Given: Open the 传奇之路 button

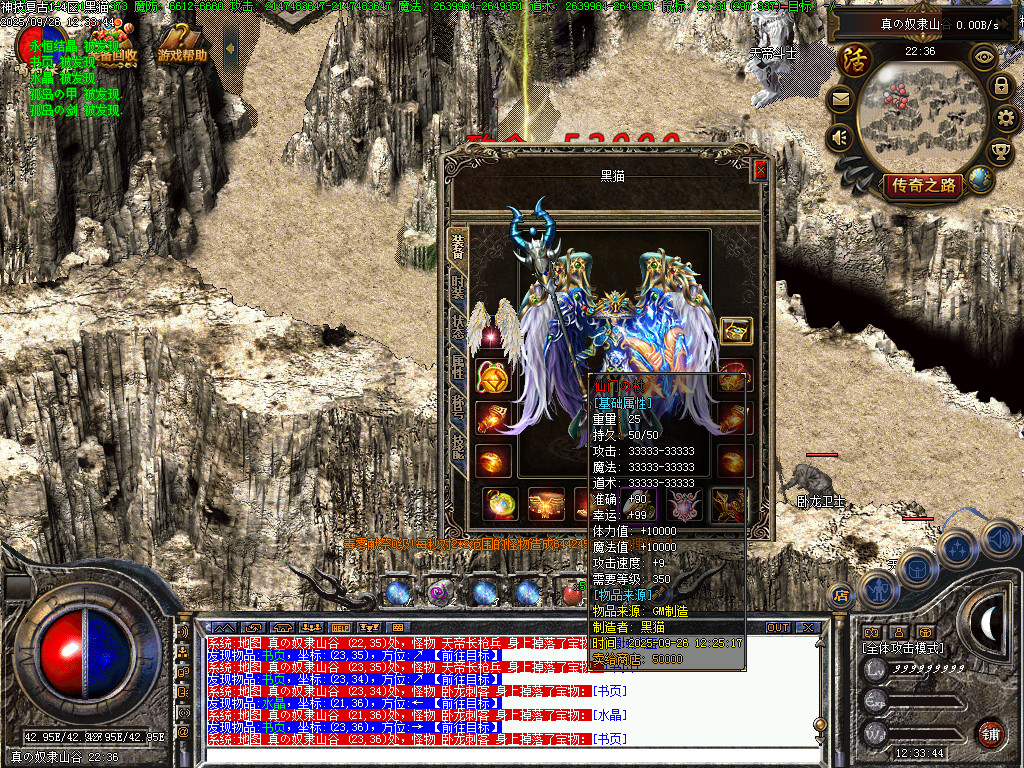Looking at the screenshot, I should (x=922, y=185).
